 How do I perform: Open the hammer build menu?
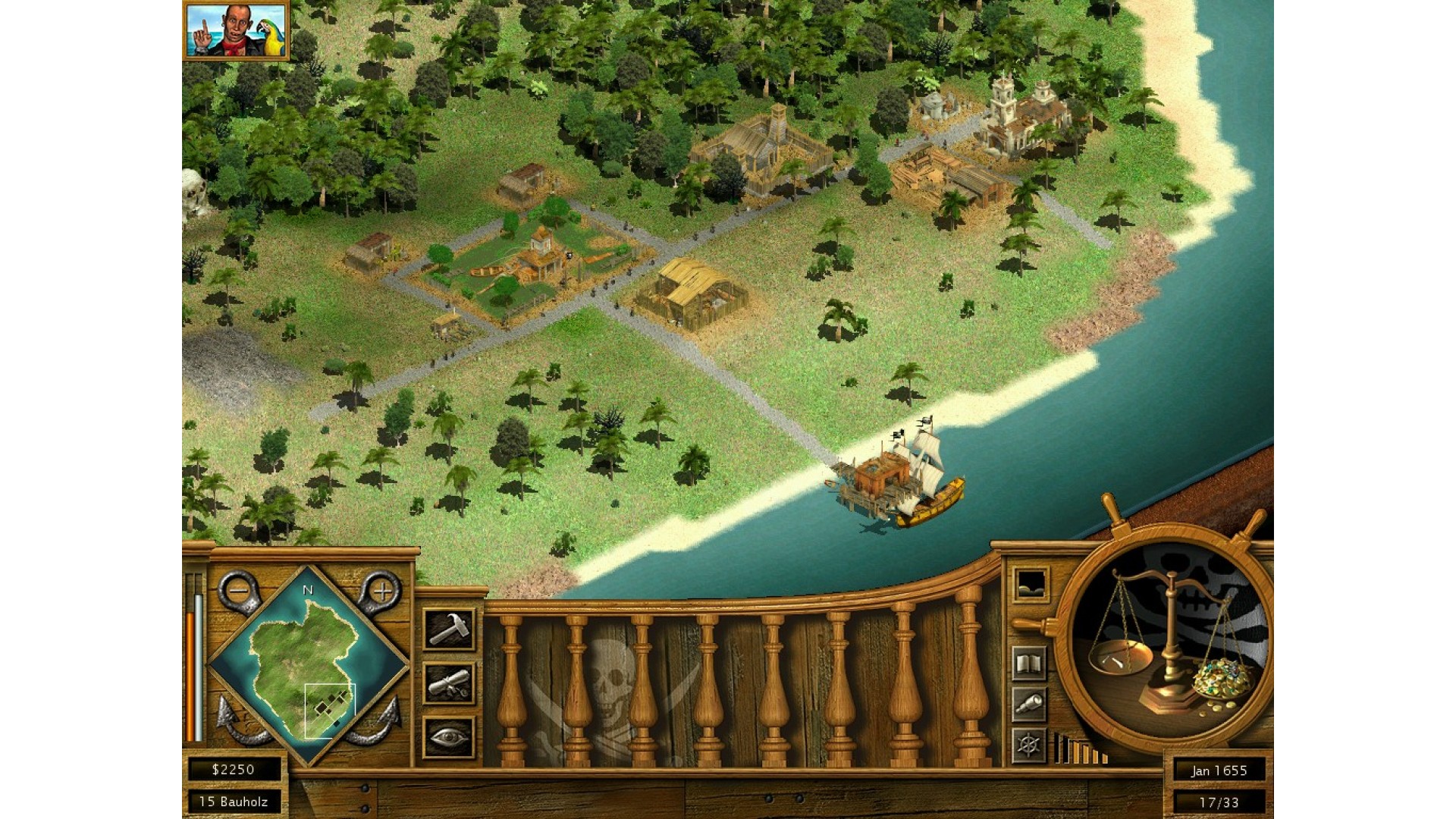pyautogui.click(x=449, y=629)
